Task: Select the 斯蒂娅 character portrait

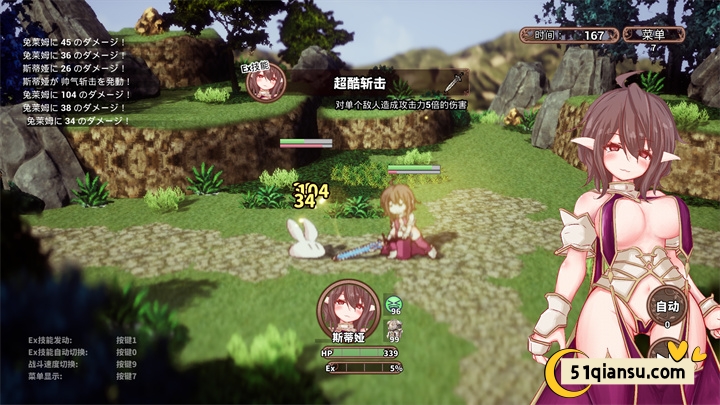Action: (342, 306)
